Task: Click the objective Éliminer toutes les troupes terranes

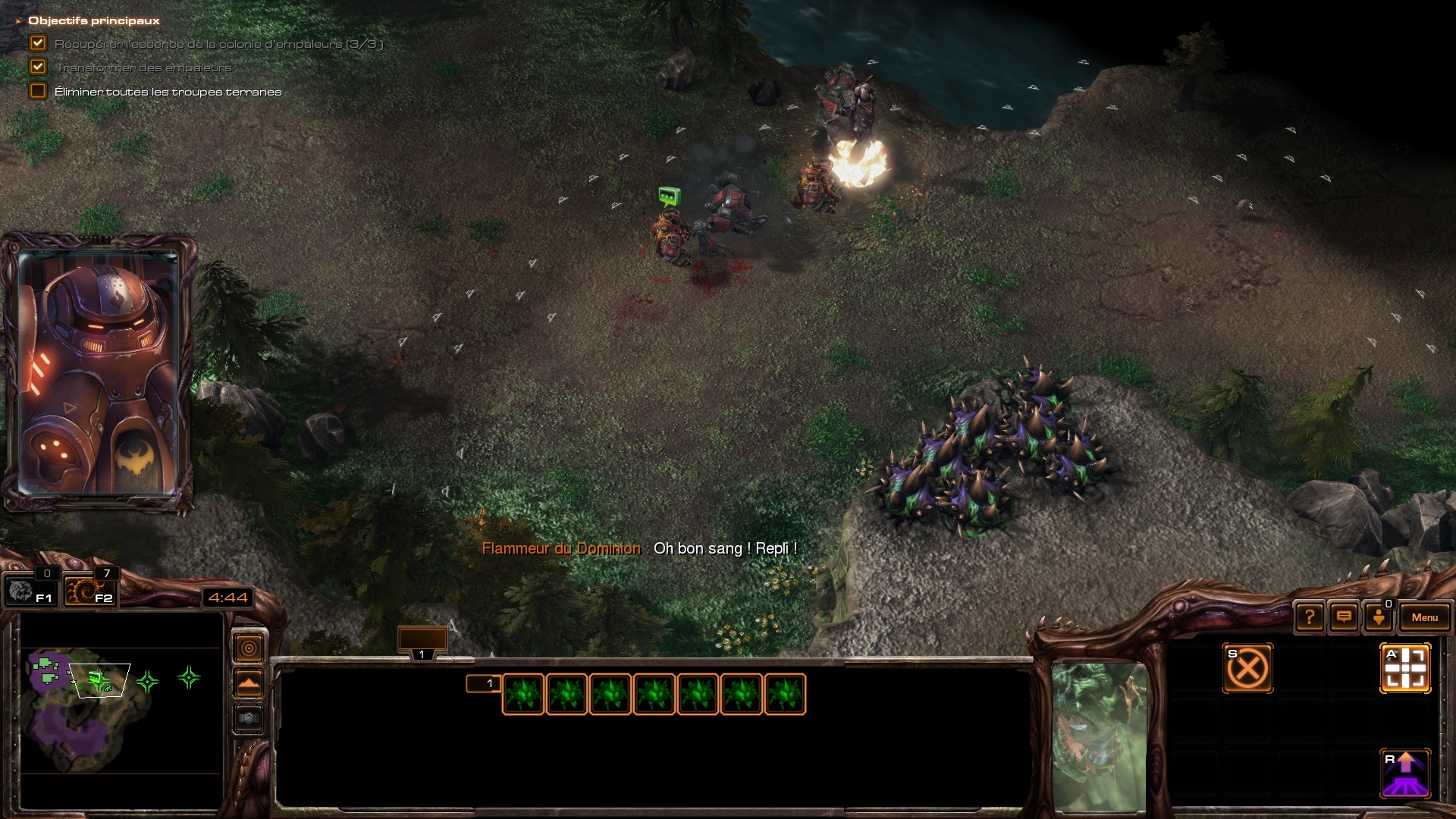Action: click(x=168, y=92)
